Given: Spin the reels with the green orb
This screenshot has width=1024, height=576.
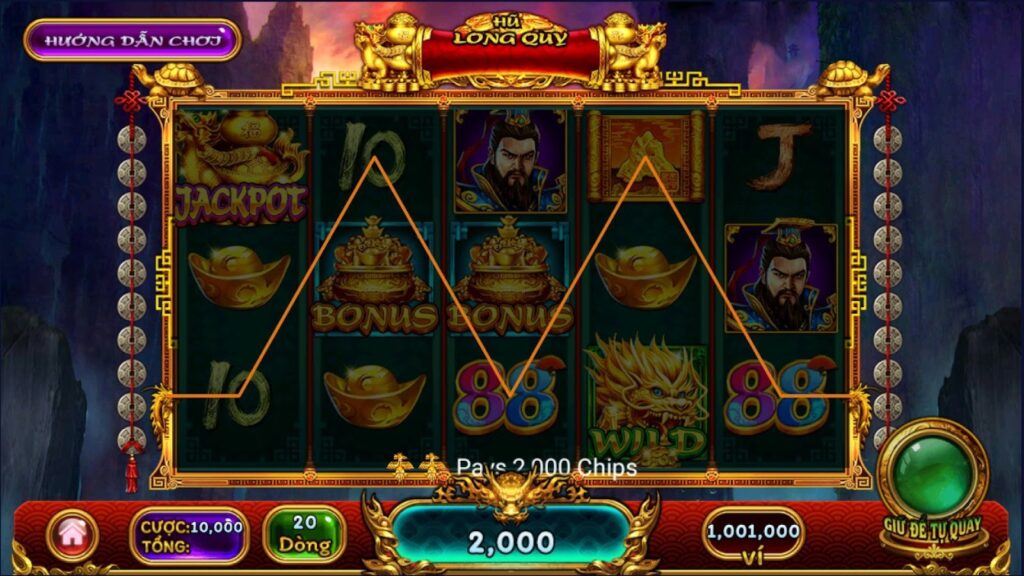Looking at the screenshot, I should pos(932,474).
